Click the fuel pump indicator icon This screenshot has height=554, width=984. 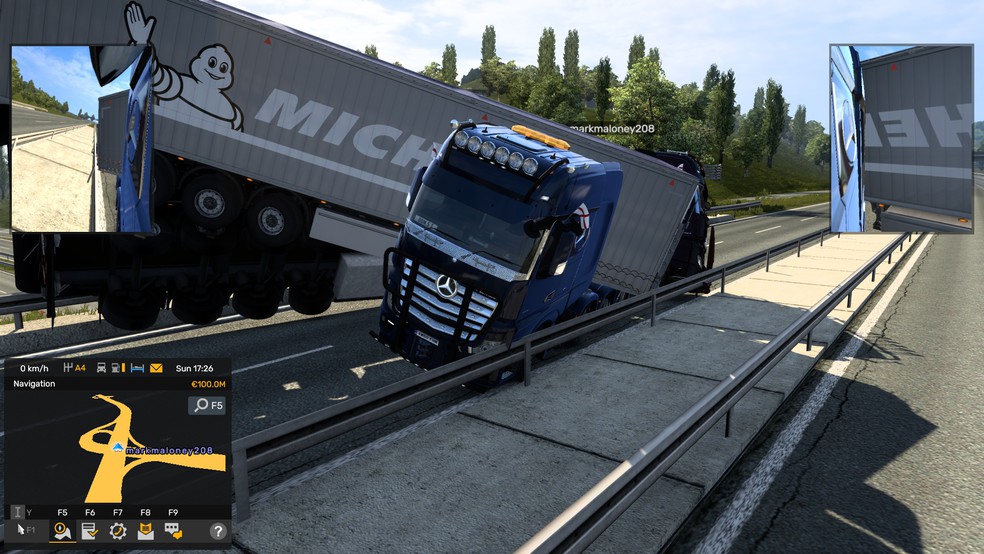pos(115,368)
